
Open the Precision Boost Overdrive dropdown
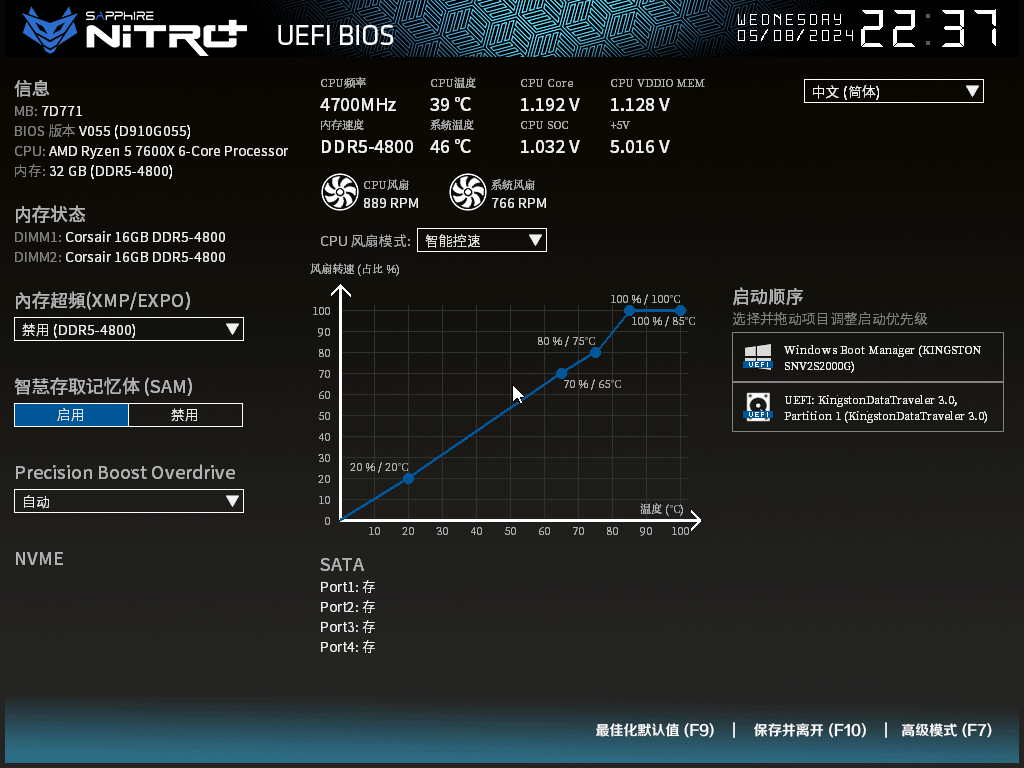[x=129, y=501]
